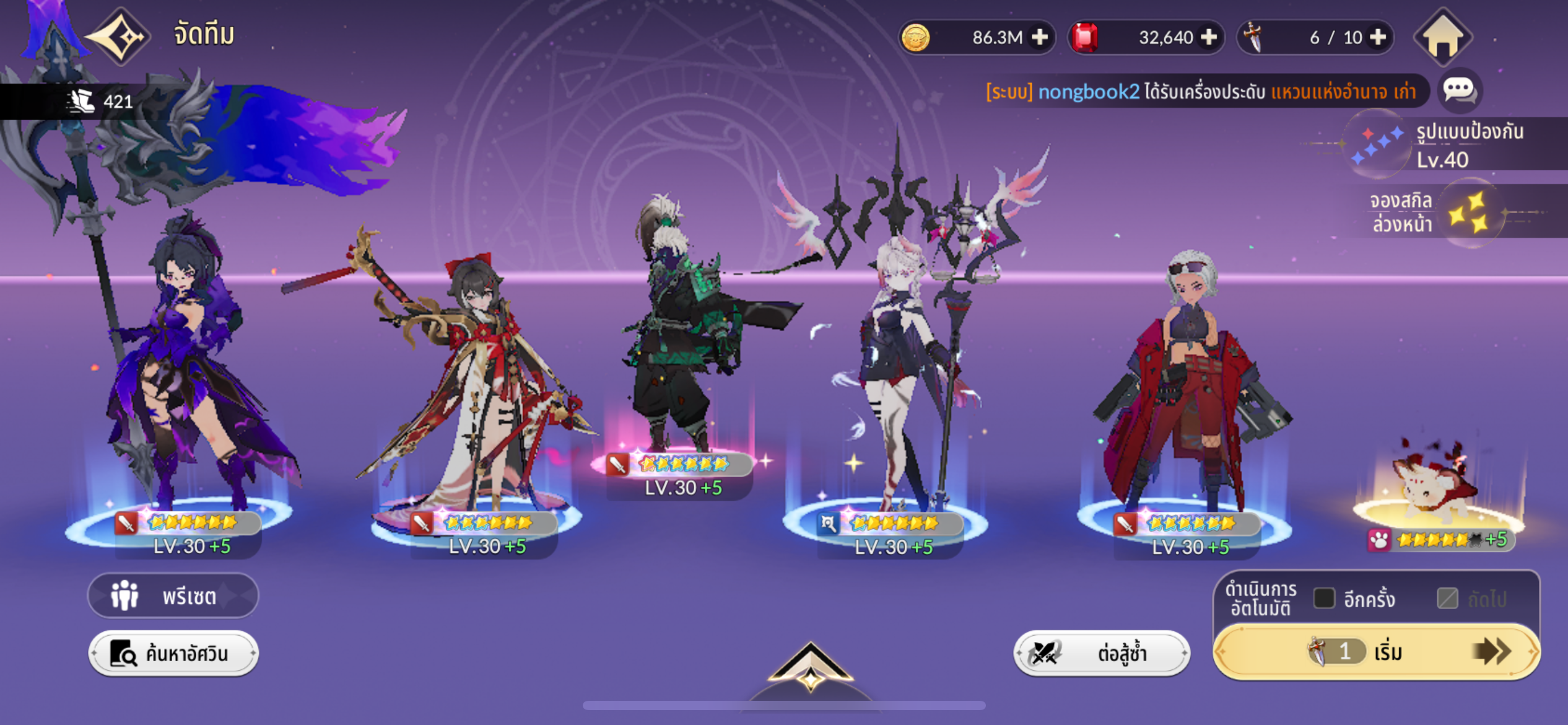Click the ค้นหาอัศวิน knight search button
The height and width of the screenshot is (725, 1568).
[x=173, y=654]
